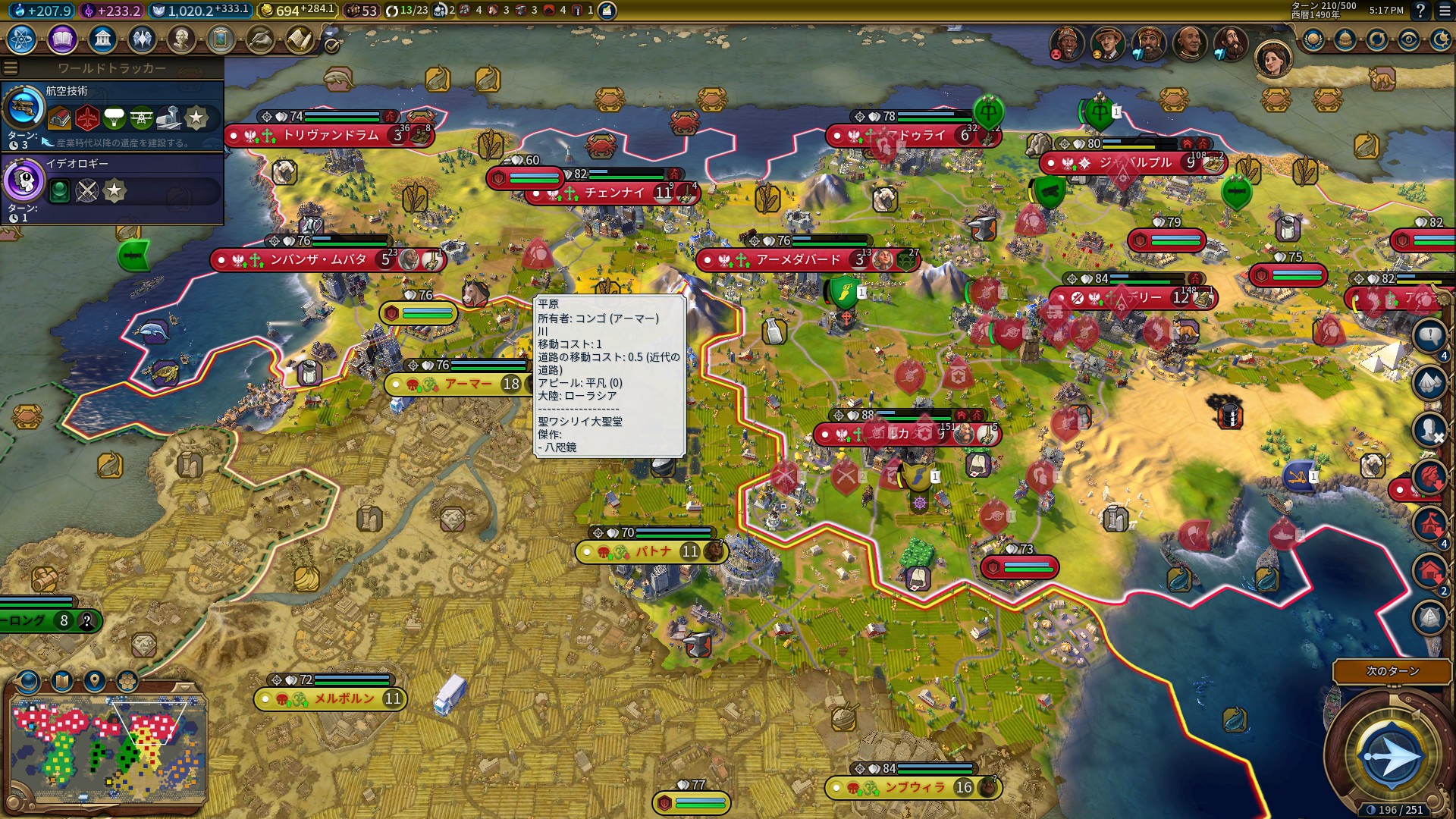Open the main game menu button
This screenshot has width=1456, height=819.
[x=1442, y=11]
